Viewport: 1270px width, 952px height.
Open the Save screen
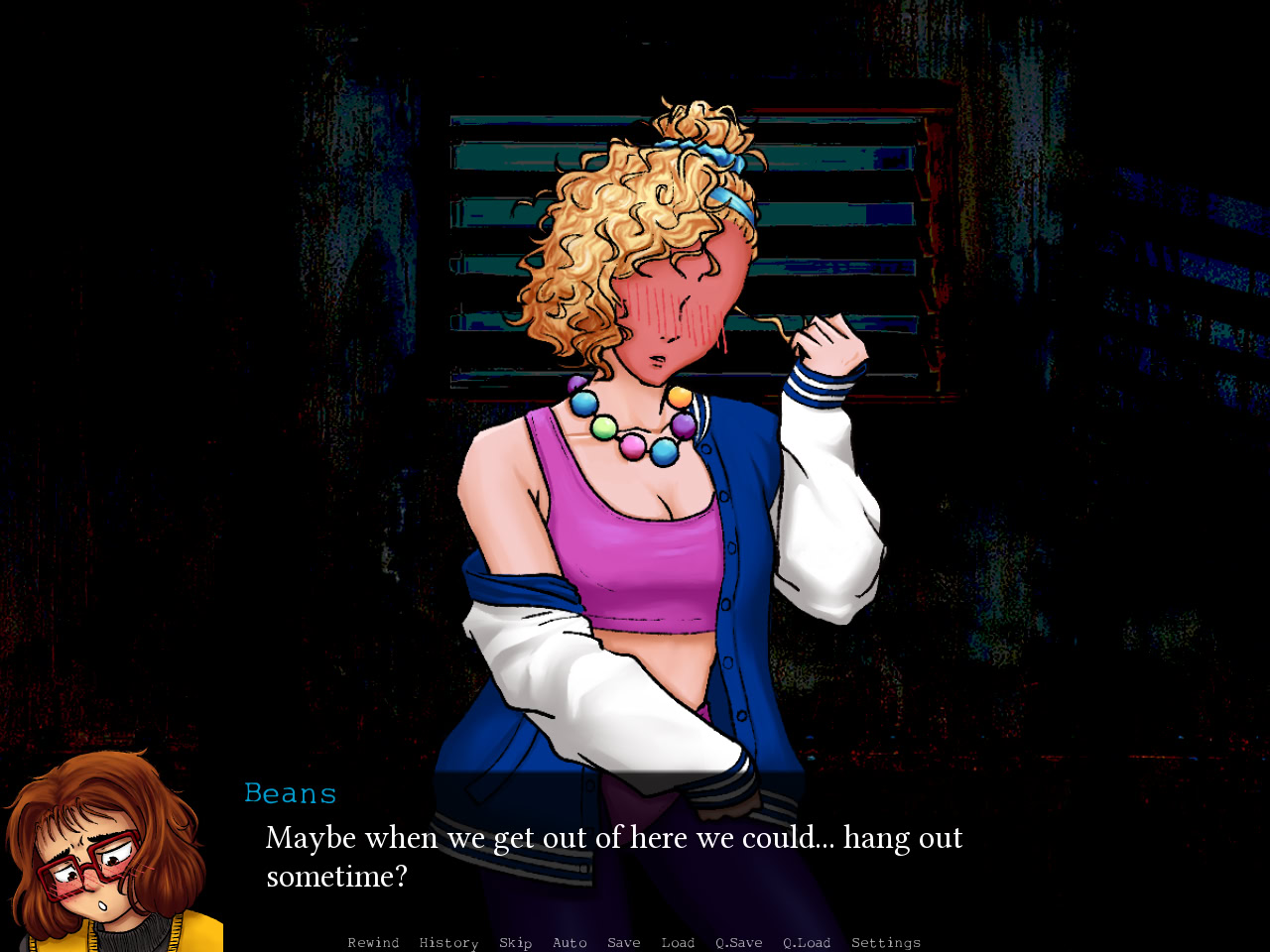coord(623,942)
